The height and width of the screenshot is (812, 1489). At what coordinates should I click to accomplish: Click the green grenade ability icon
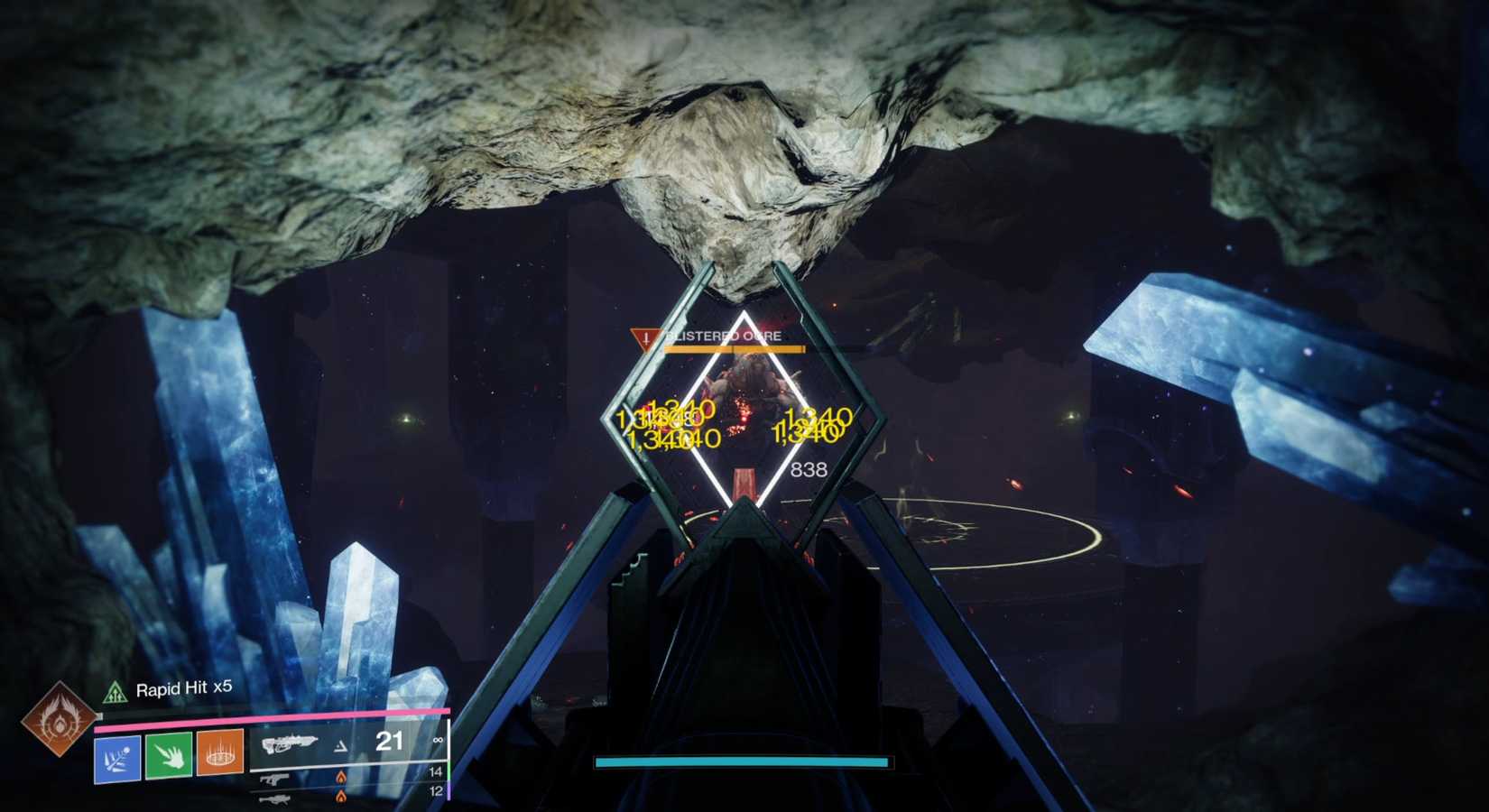pos(169,755)
